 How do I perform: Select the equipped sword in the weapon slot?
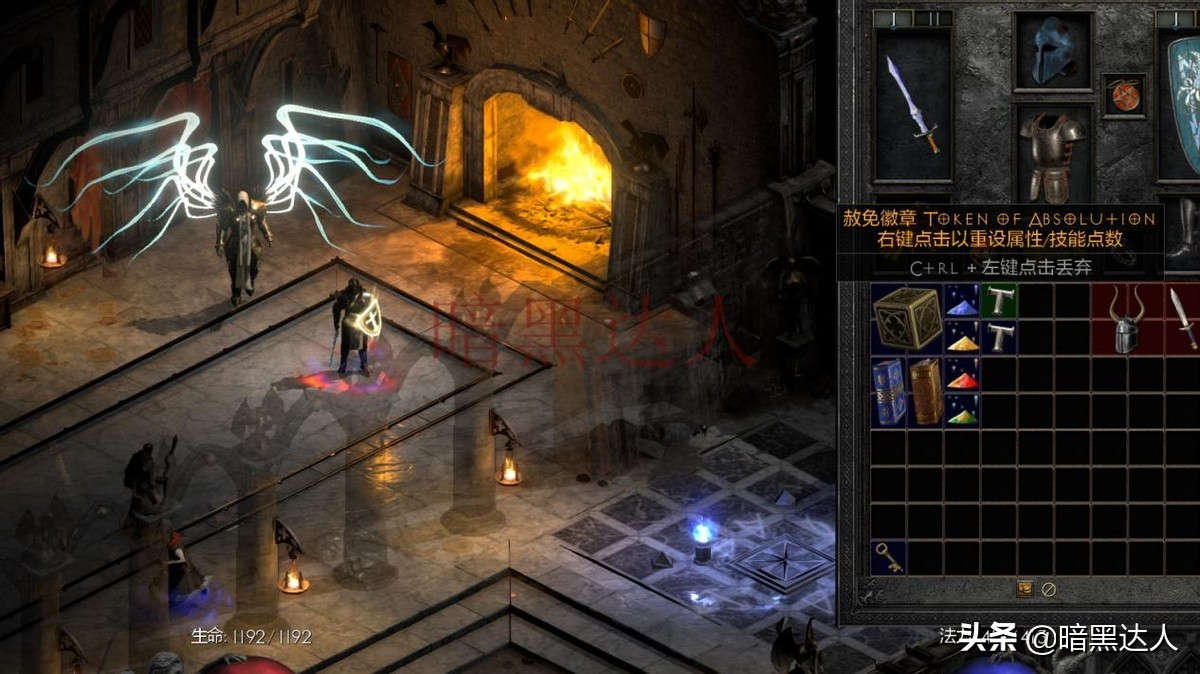912,104
